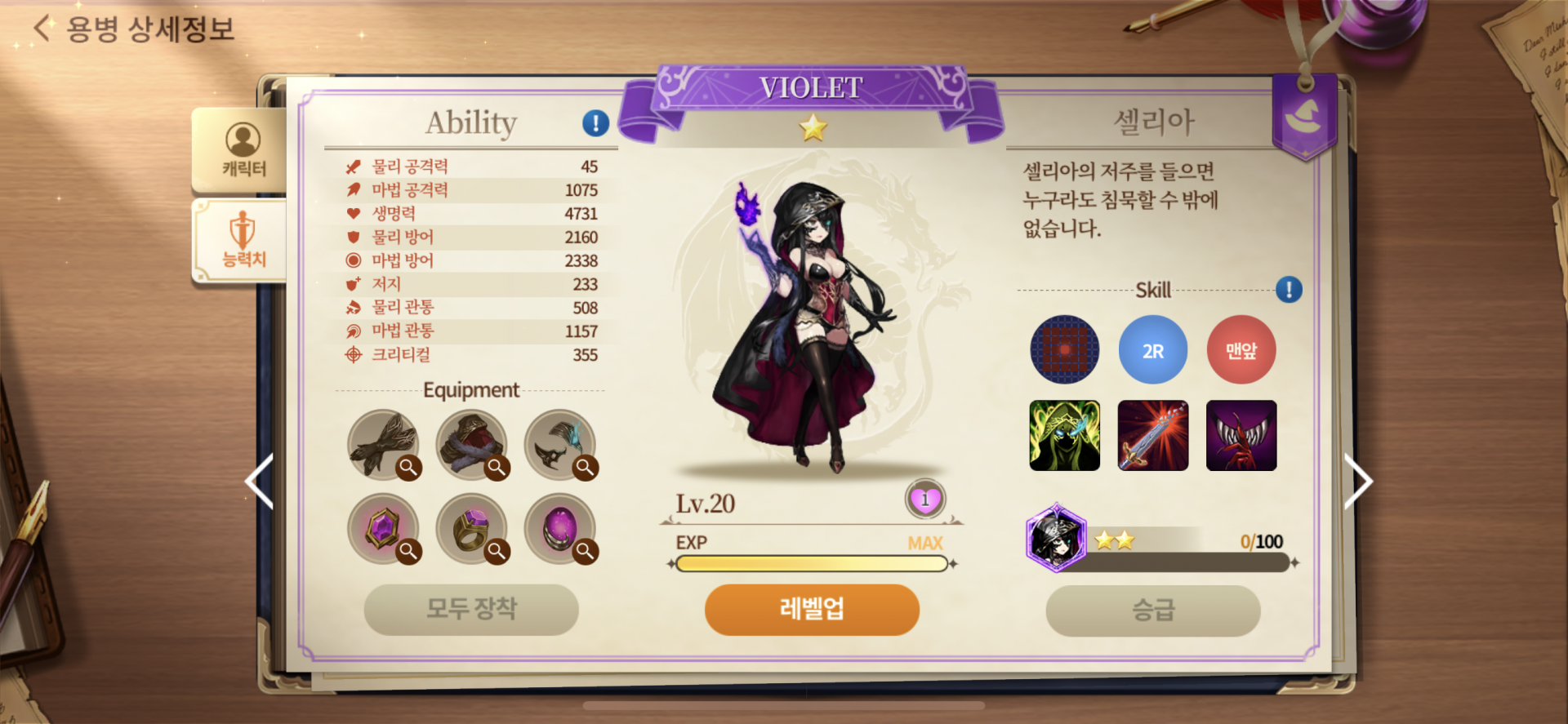Select the glowing sword skill icon
The image size is (1568, 724).
point(1152,435)
